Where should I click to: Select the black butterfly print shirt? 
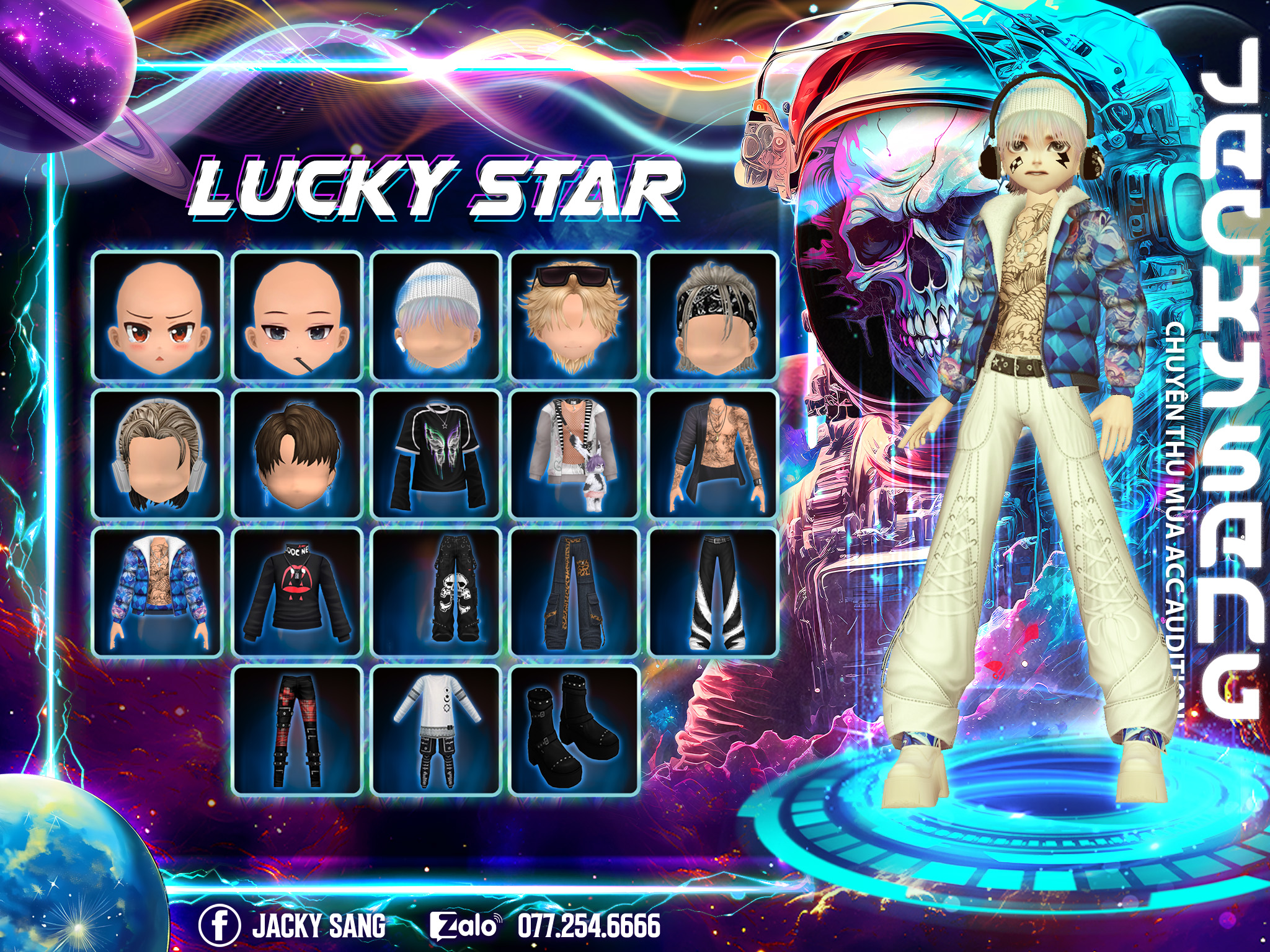tap(436, 454)
